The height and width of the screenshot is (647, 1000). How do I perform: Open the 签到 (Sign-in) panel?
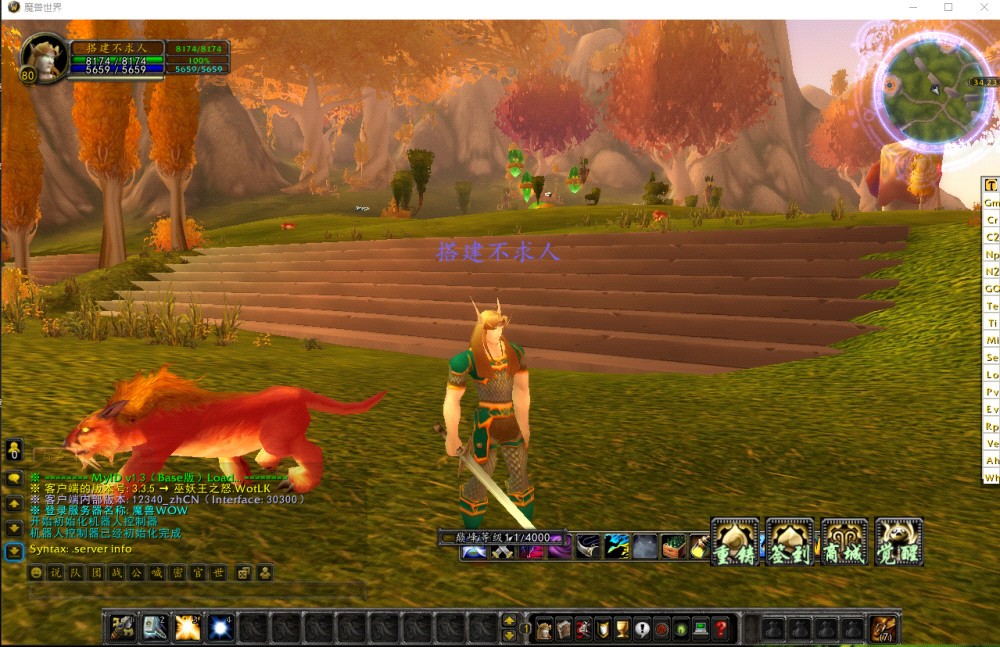click(789, 541)
